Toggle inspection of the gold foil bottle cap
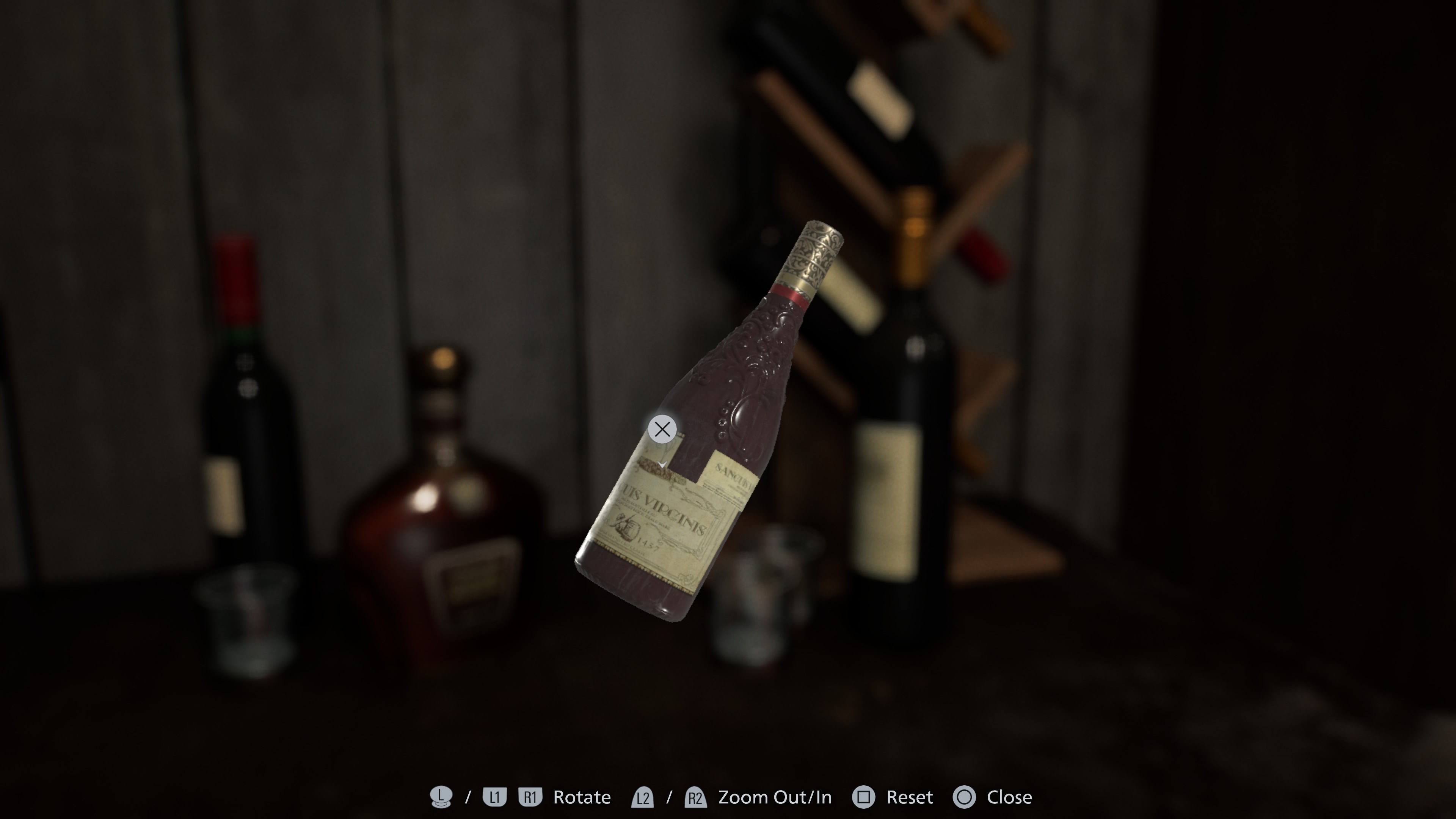The width and height of the screenshot is (1456, 819). tap(814, 251)
